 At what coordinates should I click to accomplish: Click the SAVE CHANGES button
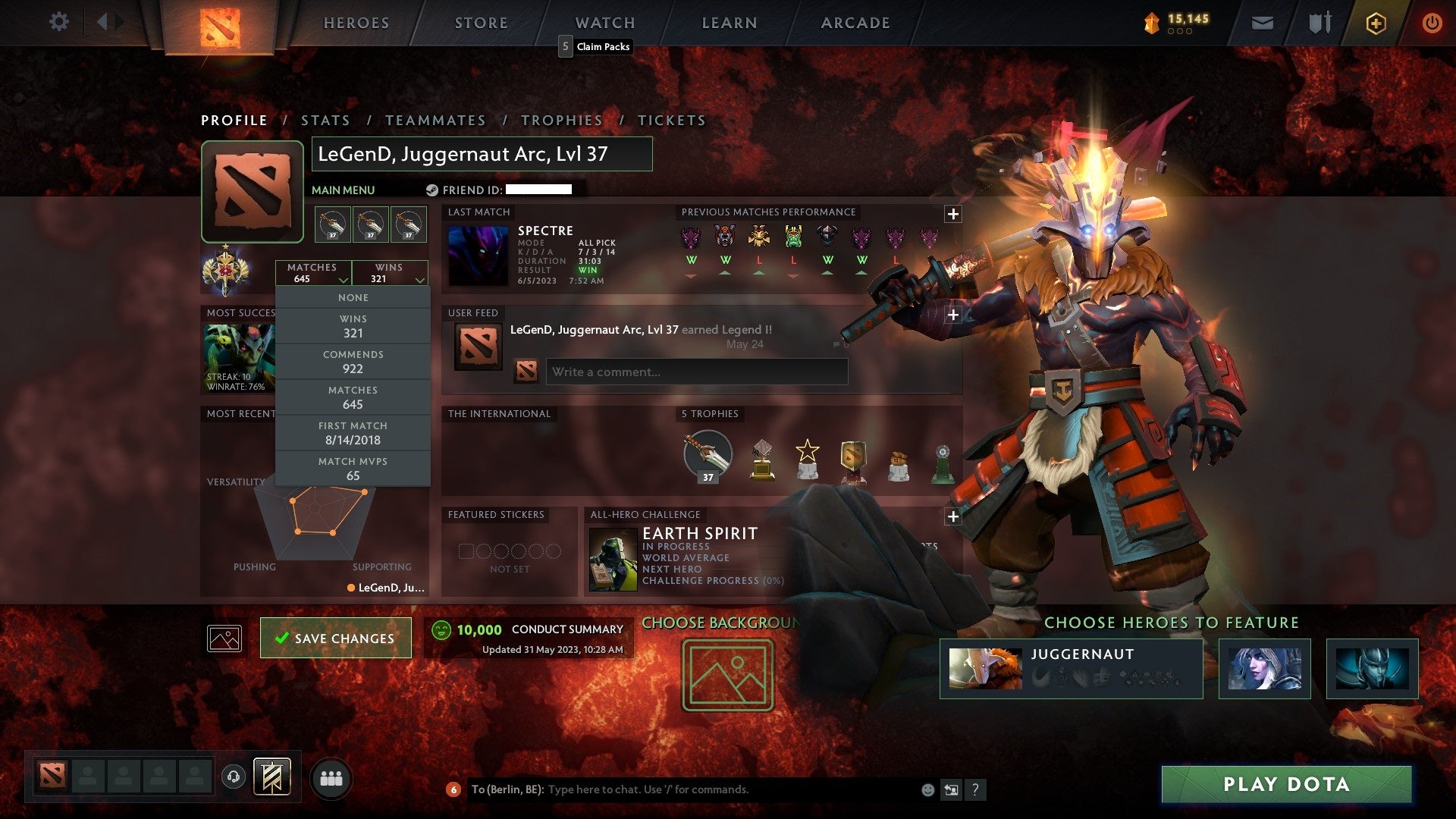(335, 638)
